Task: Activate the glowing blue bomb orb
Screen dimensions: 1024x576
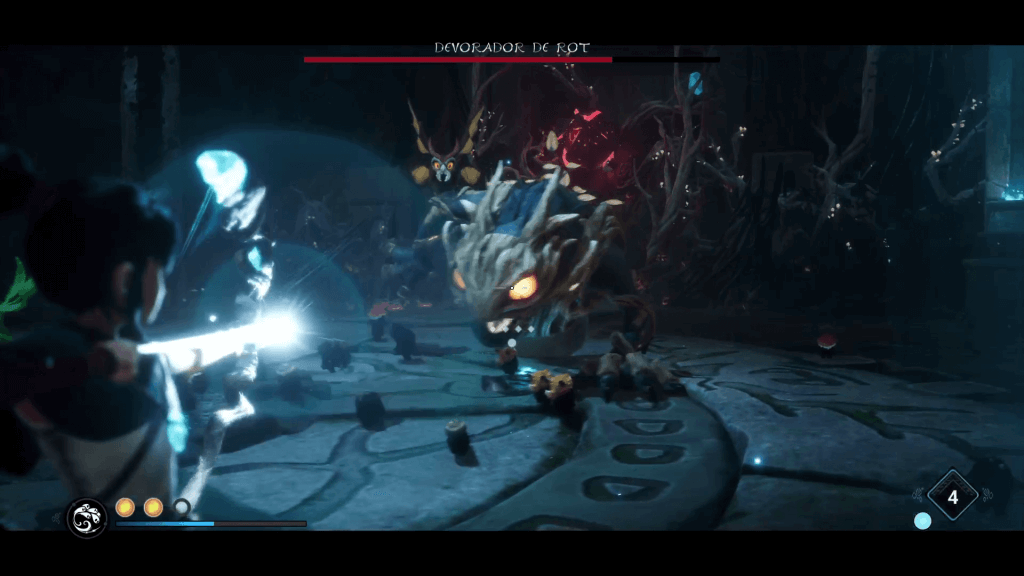Action: point(922,521)
